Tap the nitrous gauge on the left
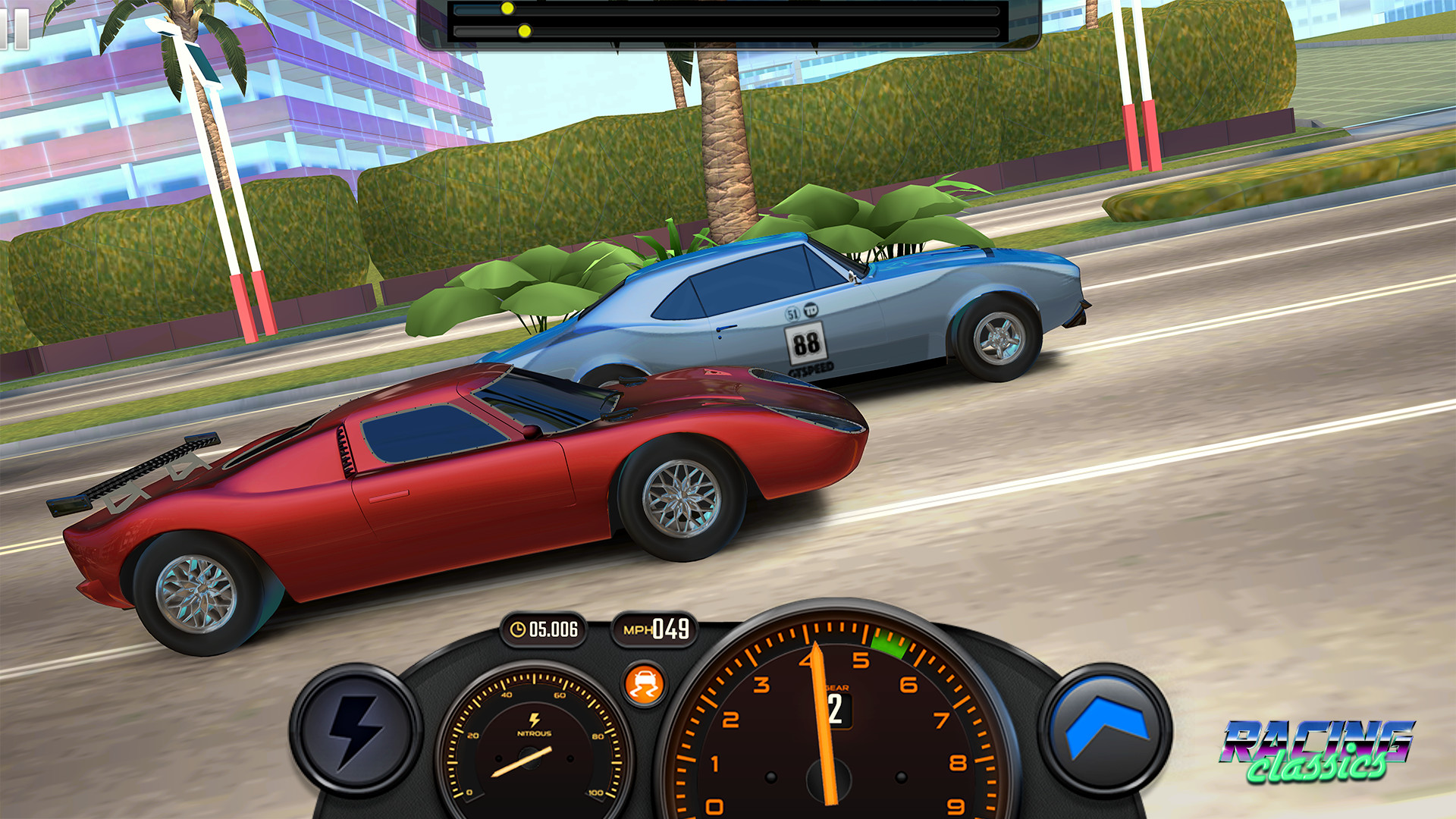The width and height of the screenshot is (1456, 819). tap(531, 758)
